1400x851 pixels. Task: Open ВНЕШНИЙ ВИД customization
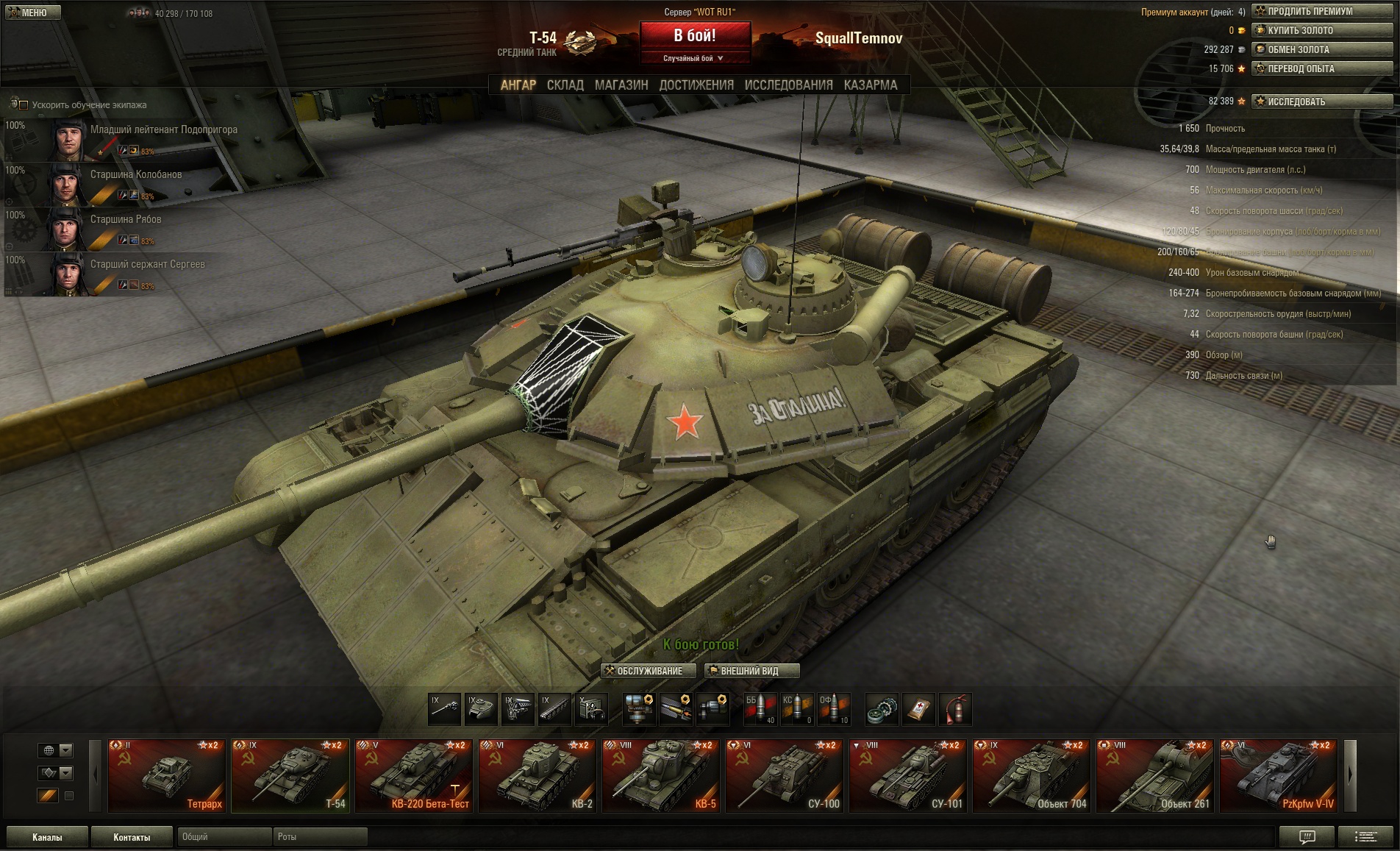(x=751, y=671)
